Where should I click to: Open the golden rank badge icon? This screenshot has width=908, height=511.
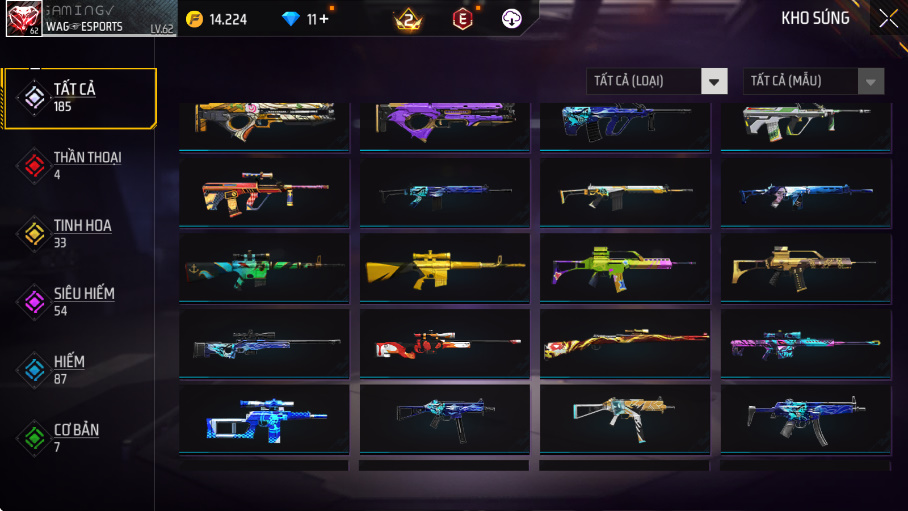tap(408, 19)
